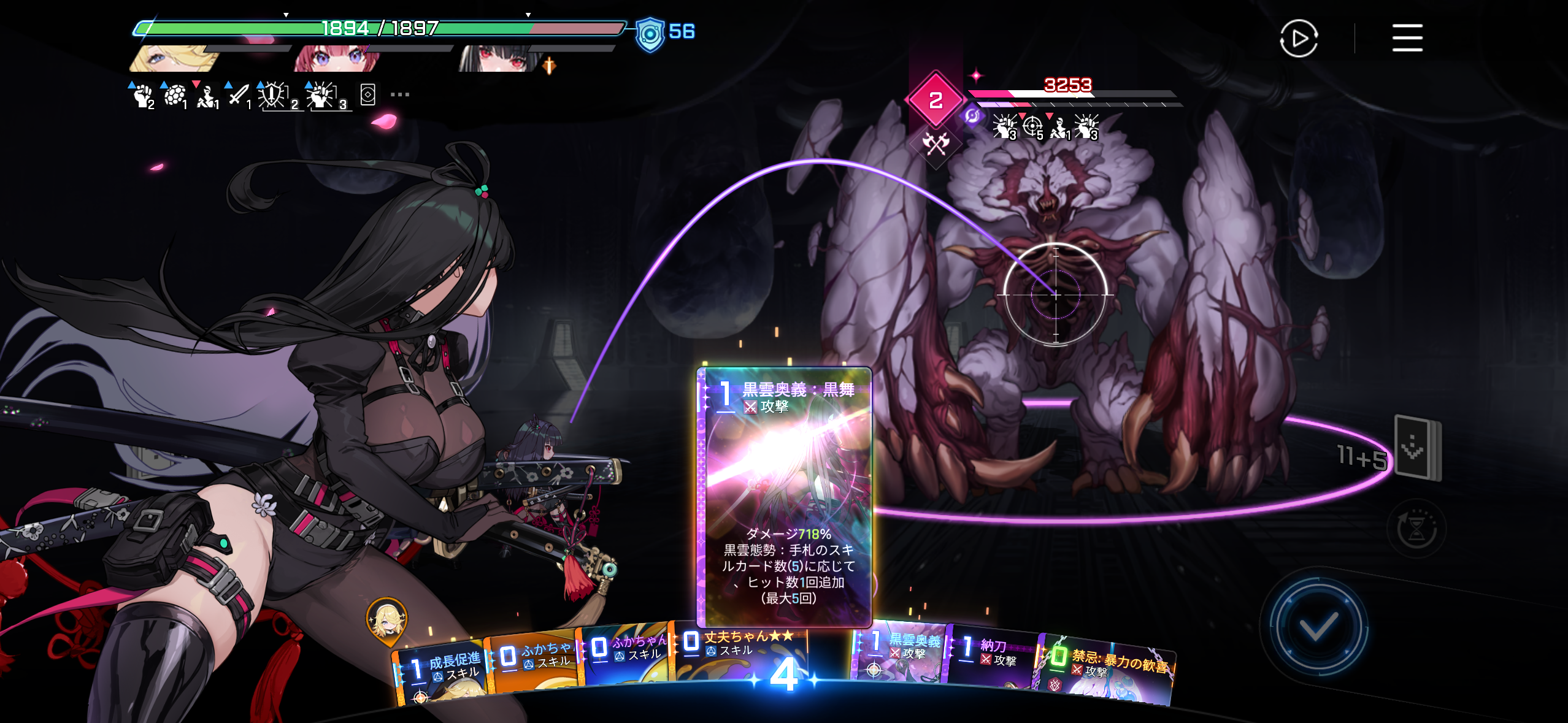1568x723 pixels.
Task: Inspect the enemy's crosshair debuff icon
Action: (x=1033, y=127)
